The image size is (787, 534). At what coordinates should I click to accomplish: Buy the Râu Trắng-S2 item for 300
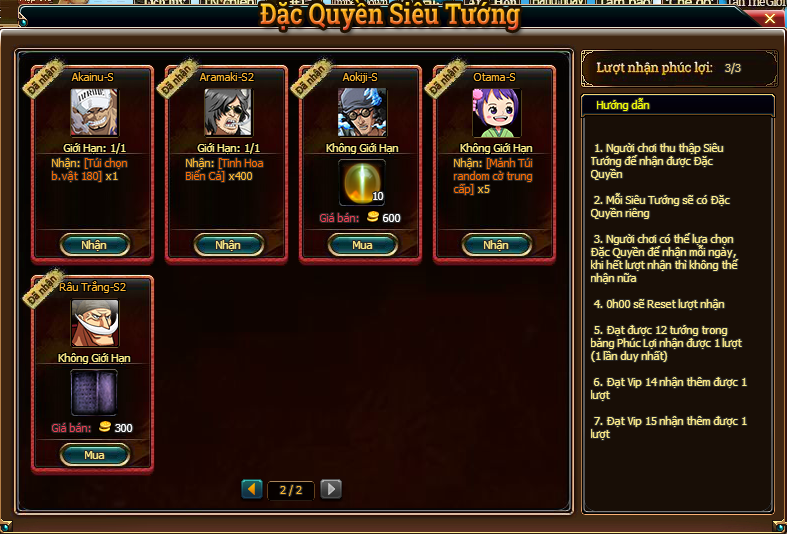[94, 455]
